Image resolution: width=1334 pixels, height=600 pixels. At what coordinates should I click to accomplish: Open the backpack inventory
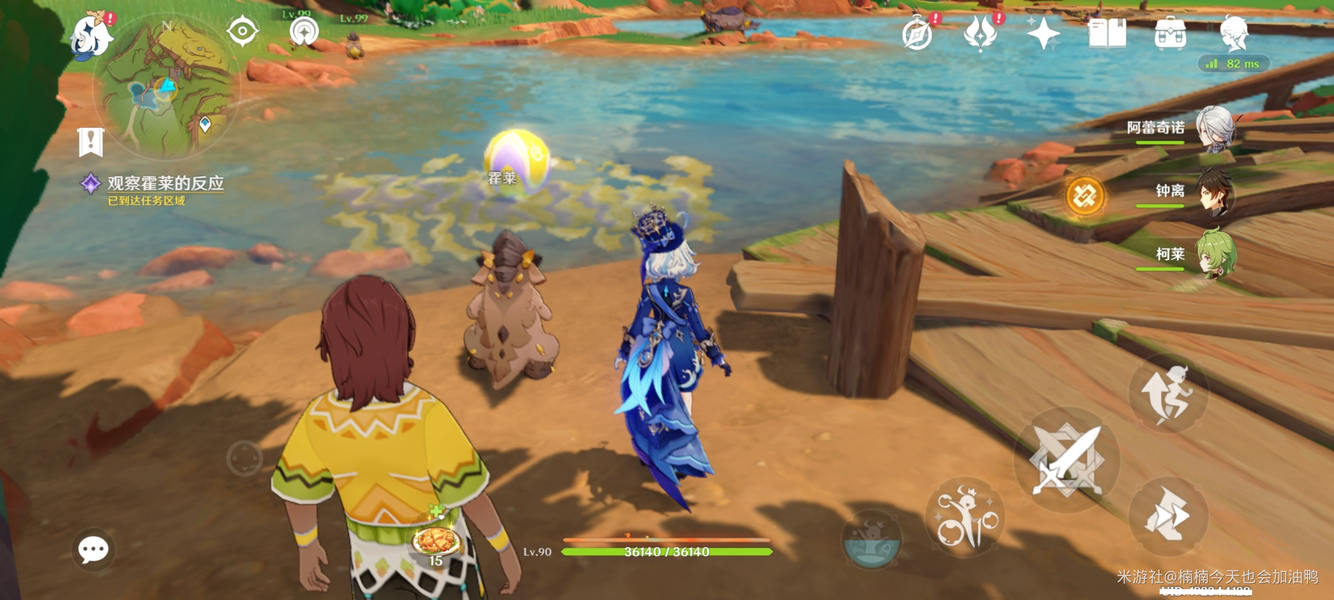click(x=1170, y=34)
